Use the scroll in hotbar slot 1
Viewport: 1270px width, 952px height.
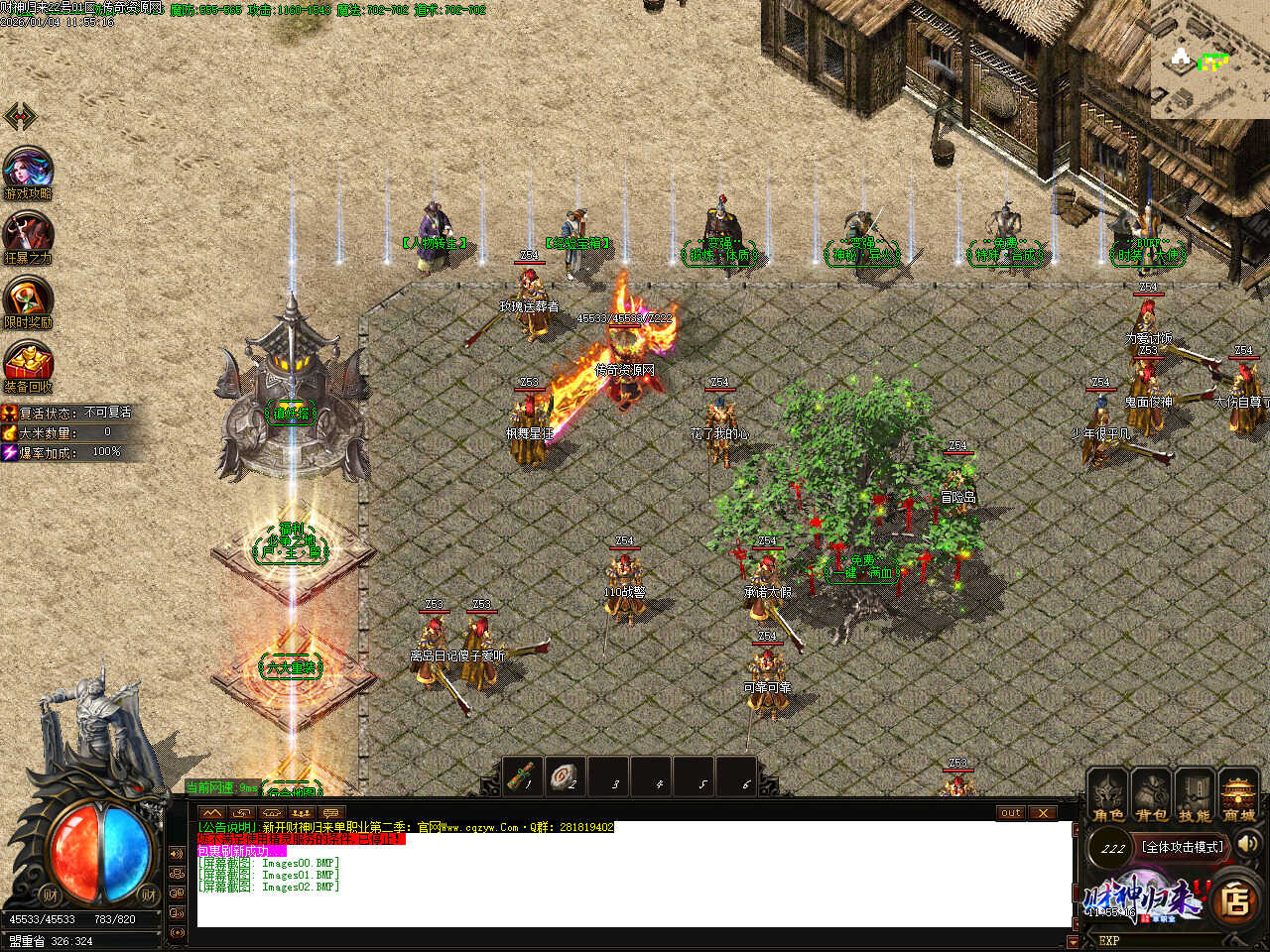pyautogui.click(x=523, y=776)
